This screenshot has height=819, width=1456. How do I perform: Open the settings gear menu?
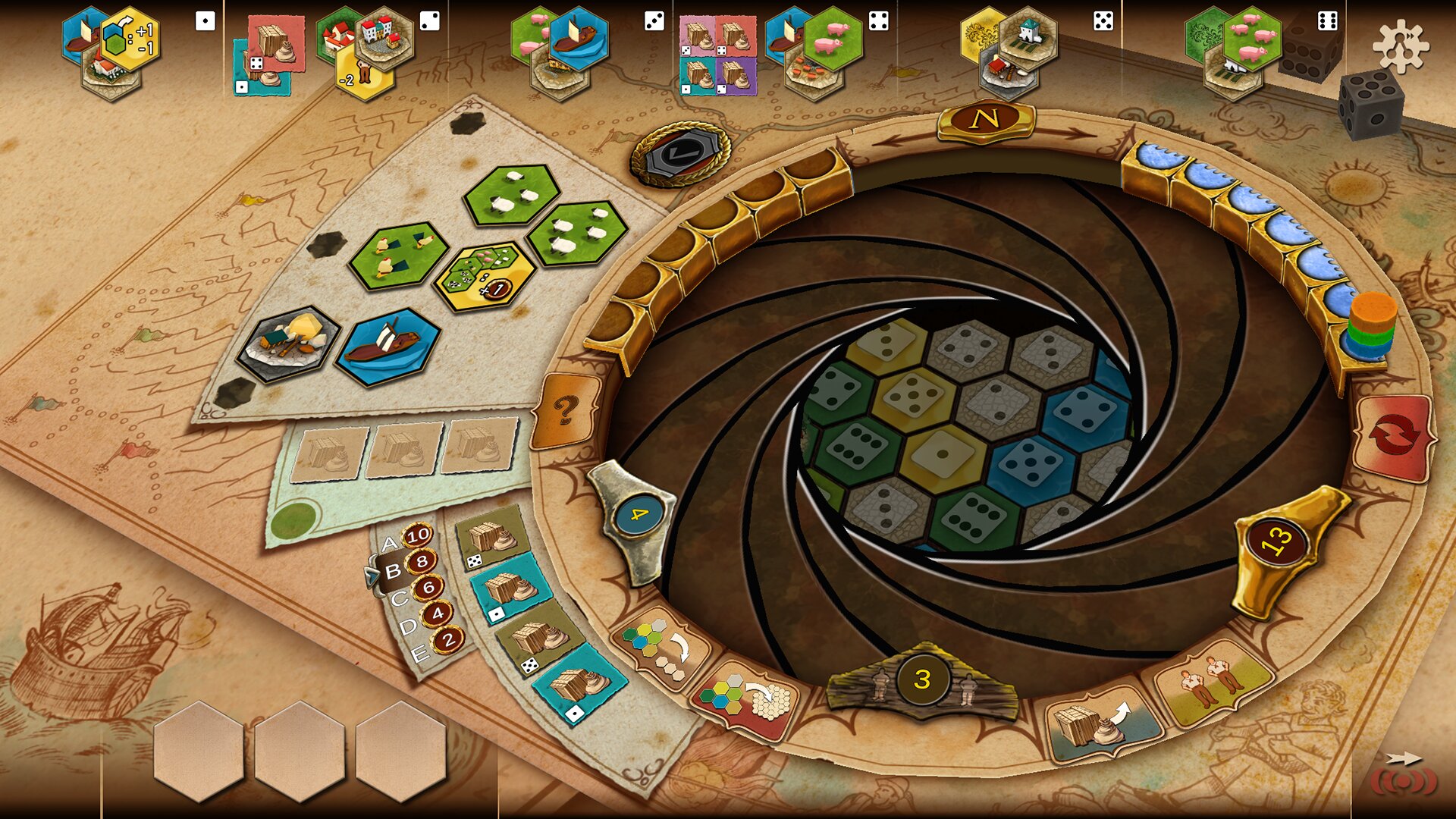click(1400, 45)
